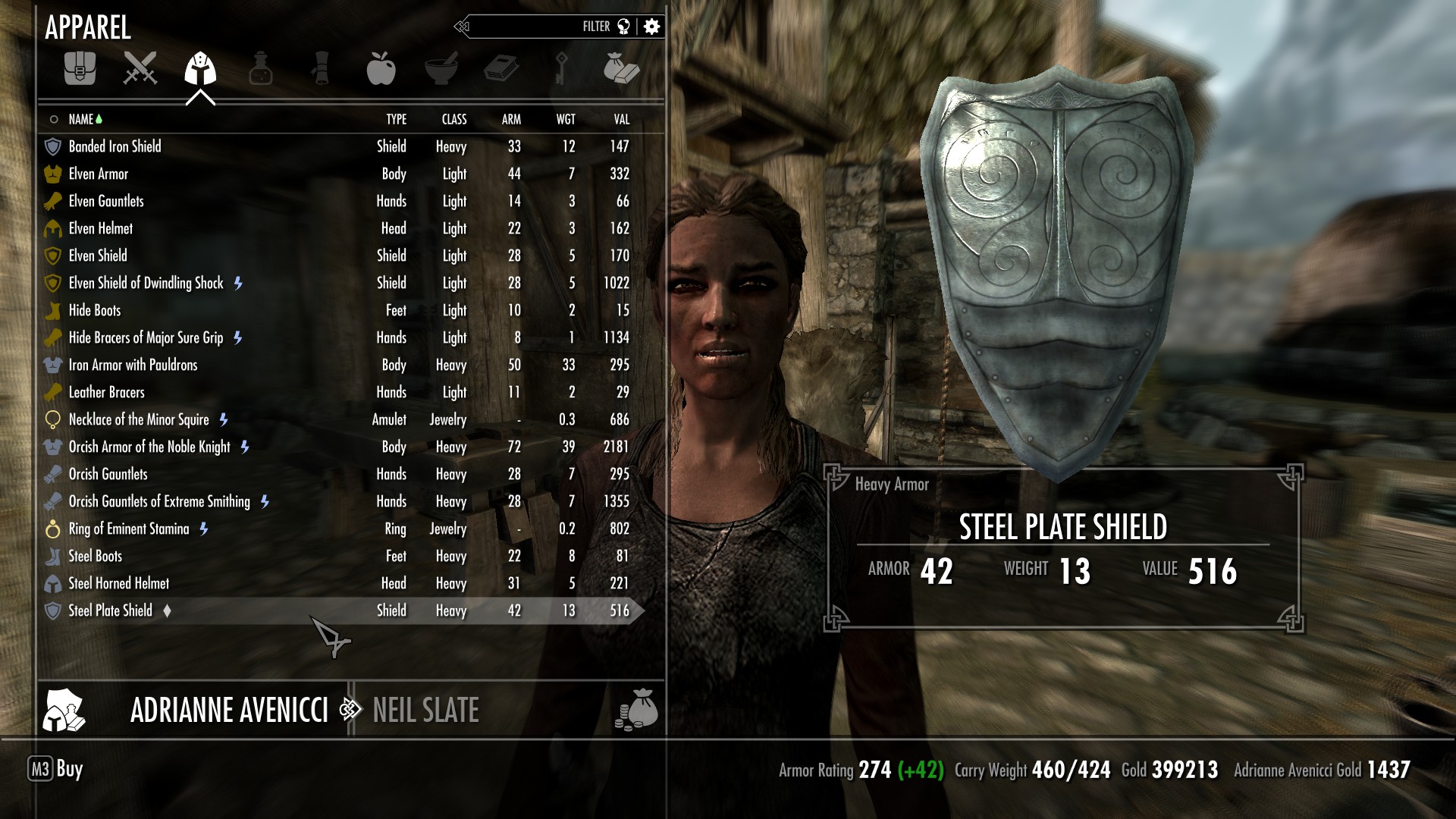Switch to Neil Slate's inventory
Viewport: 1456px width, 819px height.
[425, 711]
